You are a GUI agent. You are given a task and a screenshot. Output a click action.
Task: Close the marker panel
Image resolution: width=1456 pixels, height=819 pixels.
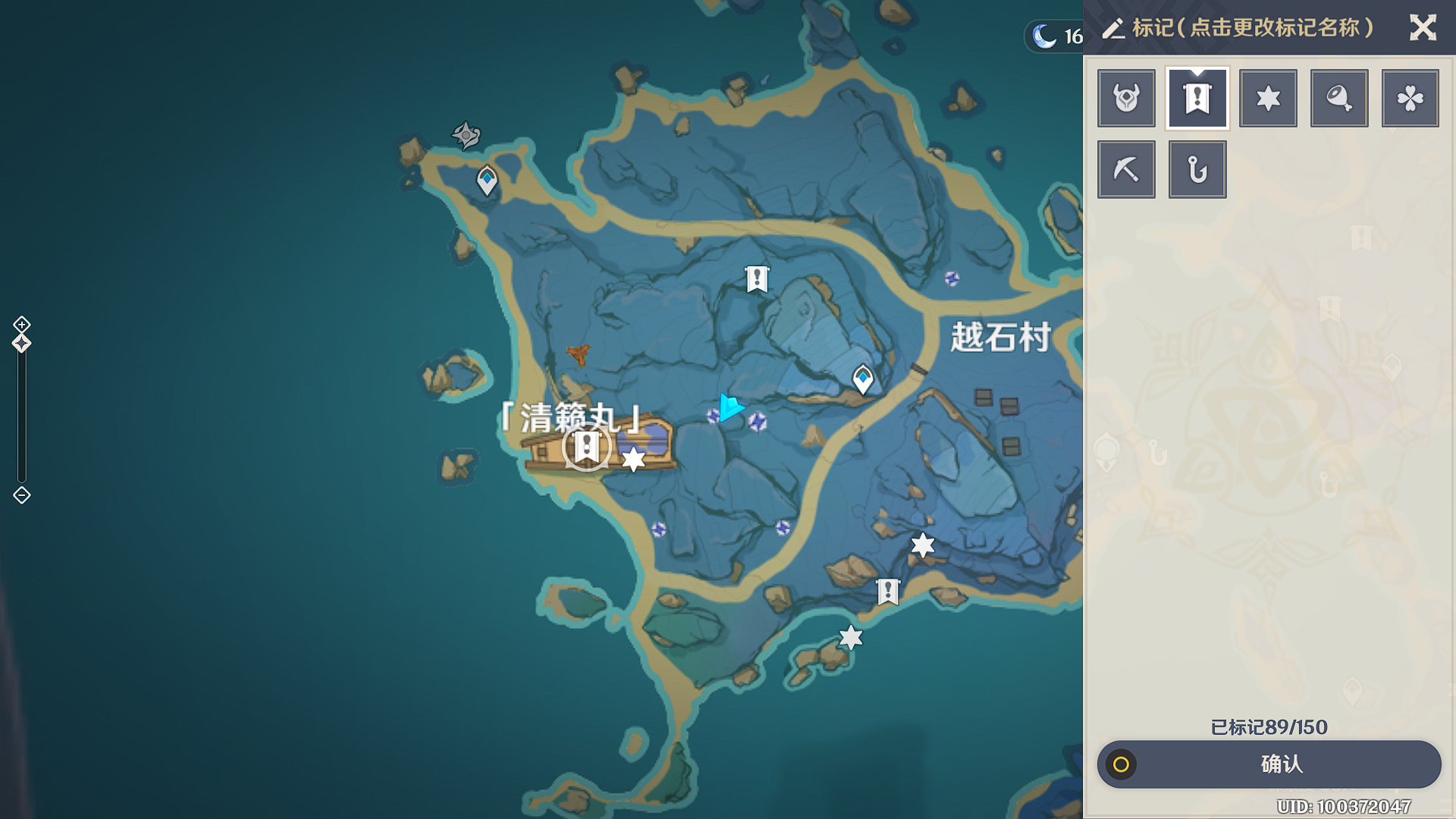(x=1423, y=28)
